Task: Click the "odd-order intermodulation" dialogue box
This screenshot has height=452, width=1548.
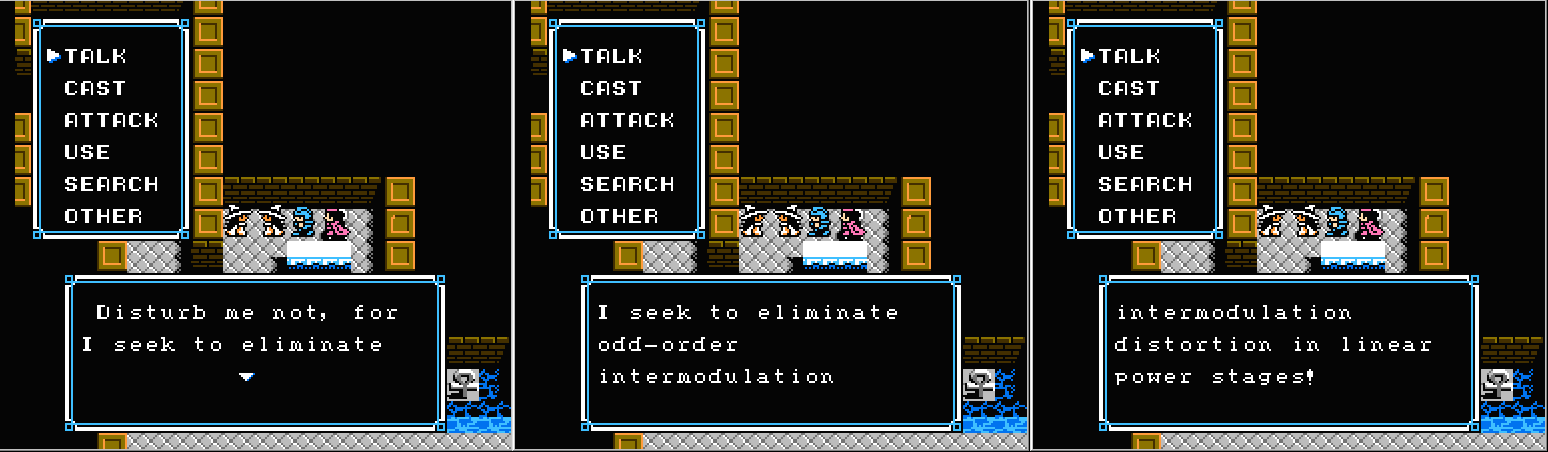Action: coord(770,351)
